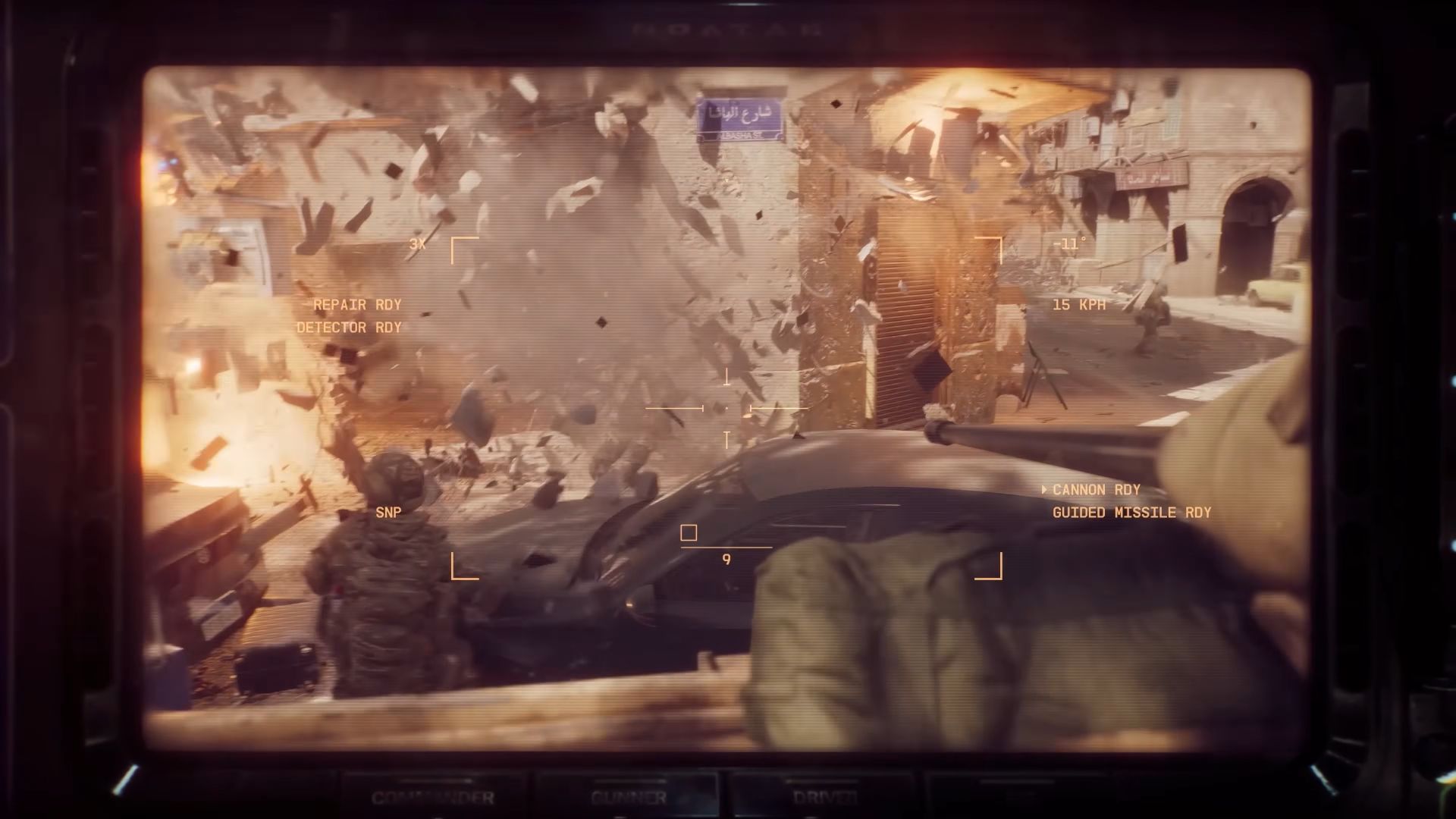
Task: Click the ammo count showing 9
Action: (x=725, y=560)
